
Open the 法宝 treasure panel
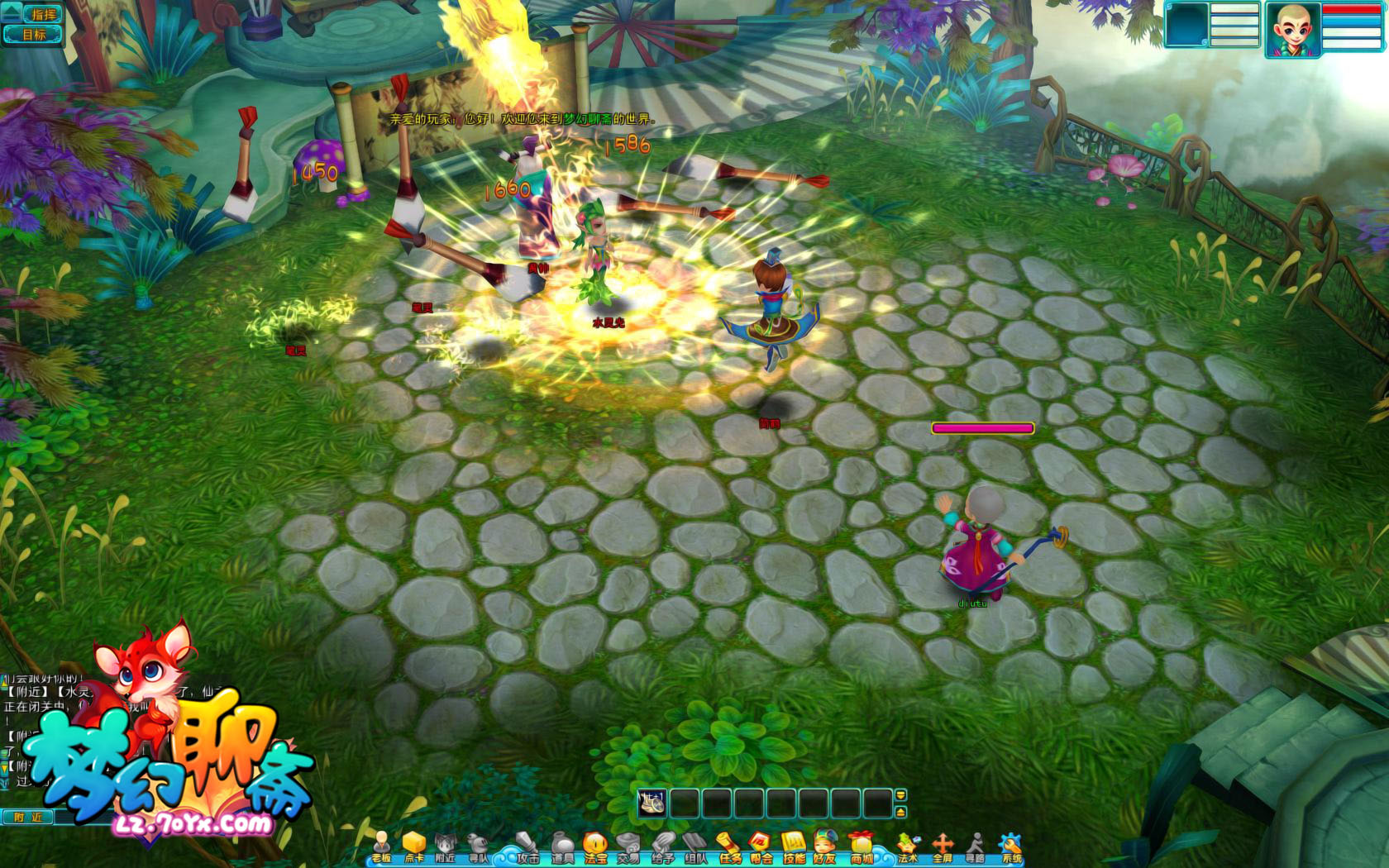pos(595,847)
